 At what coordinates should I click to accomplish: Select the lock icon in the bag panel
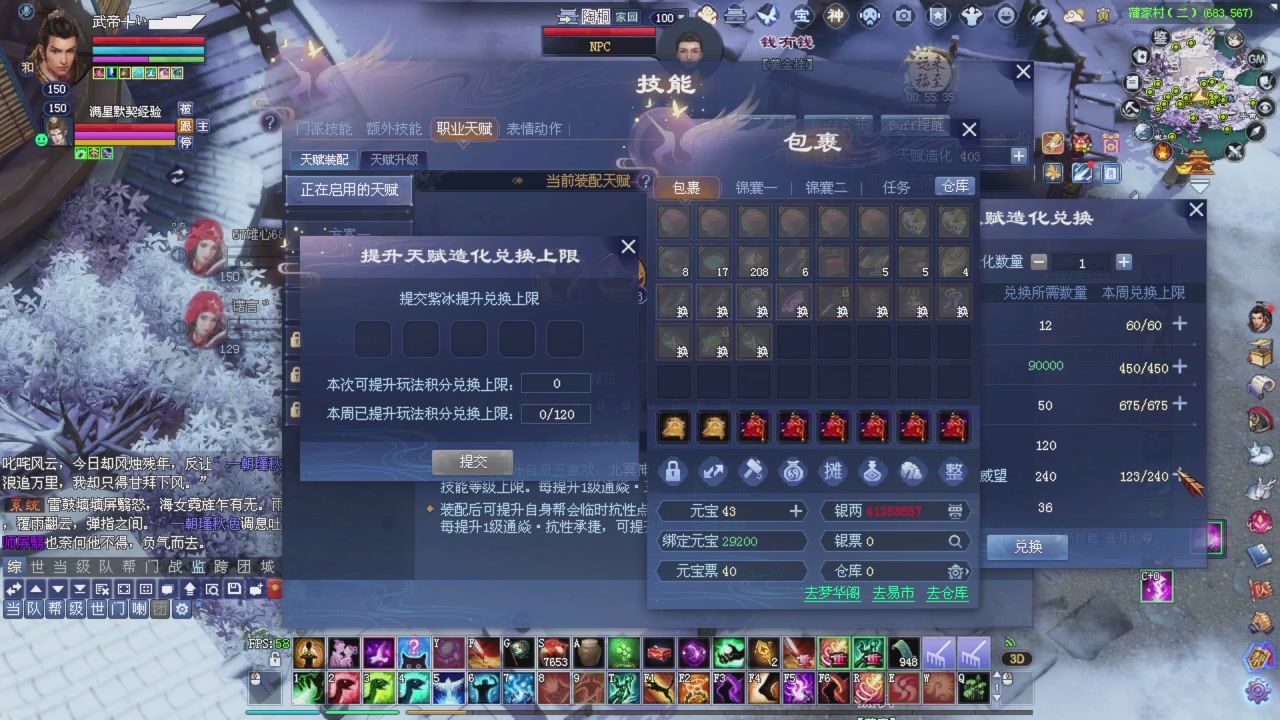673,471
